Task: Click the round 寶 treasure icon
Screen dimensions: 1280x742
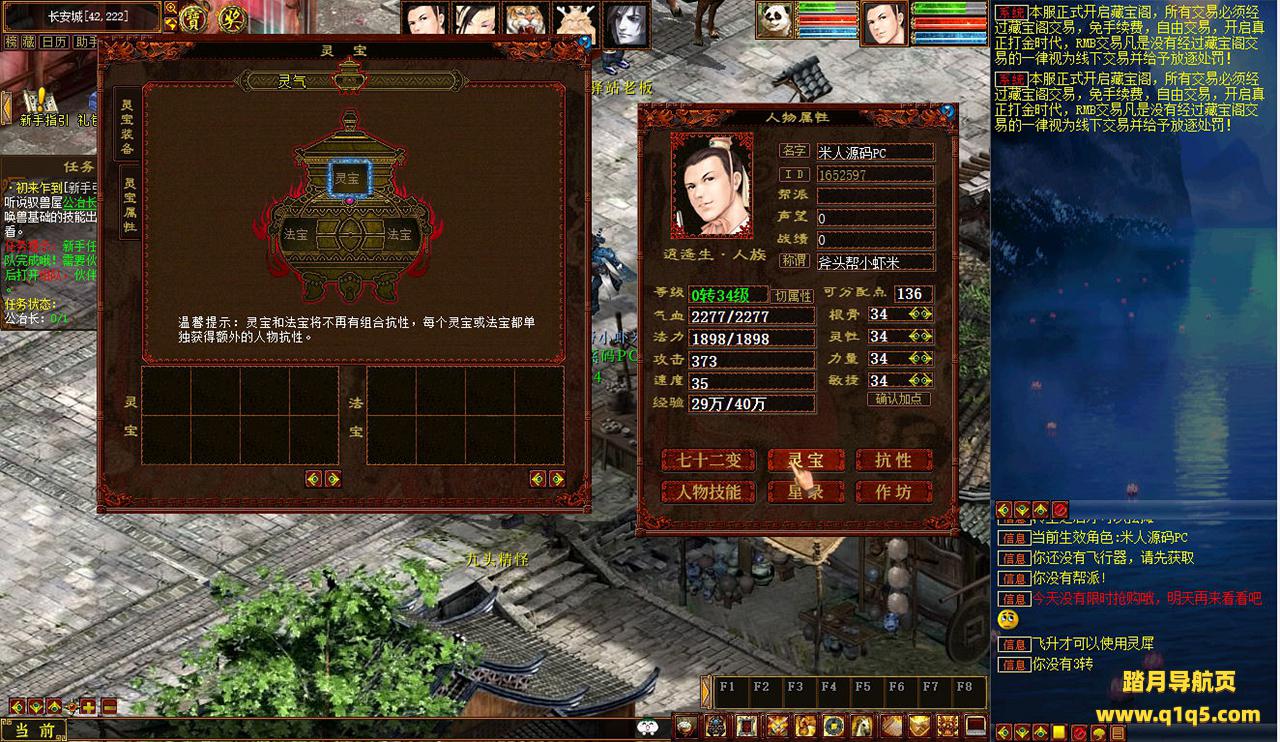Action: (x=192, y=17)
